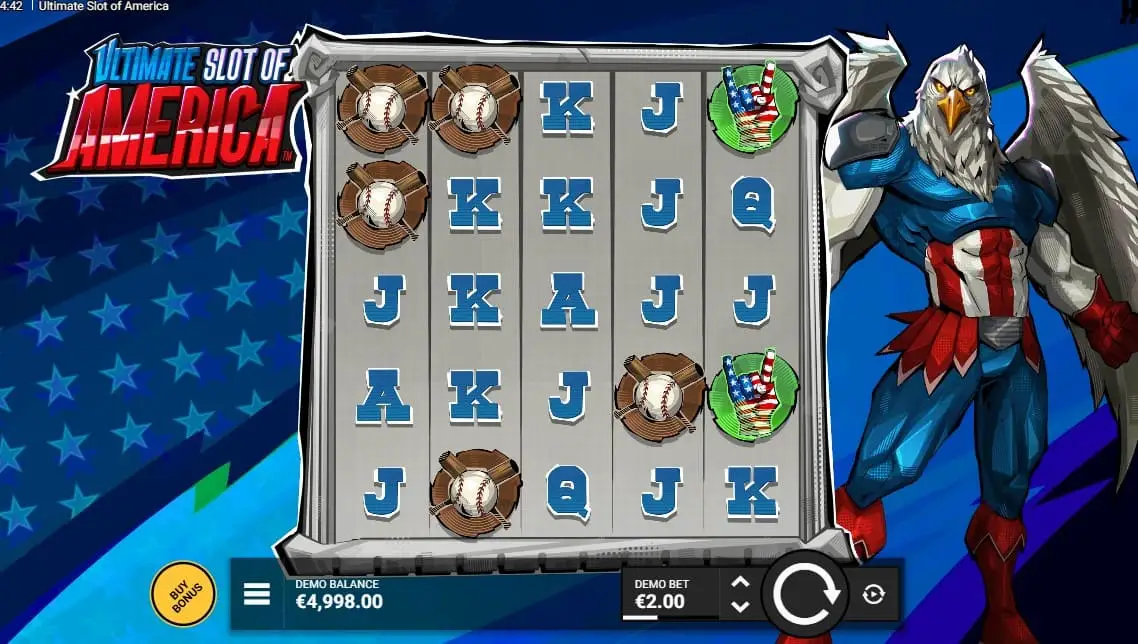Screen dimensions: 1138x644
Task: Click the yellow Buy Bonus button
Action: [x=183, y=595]
